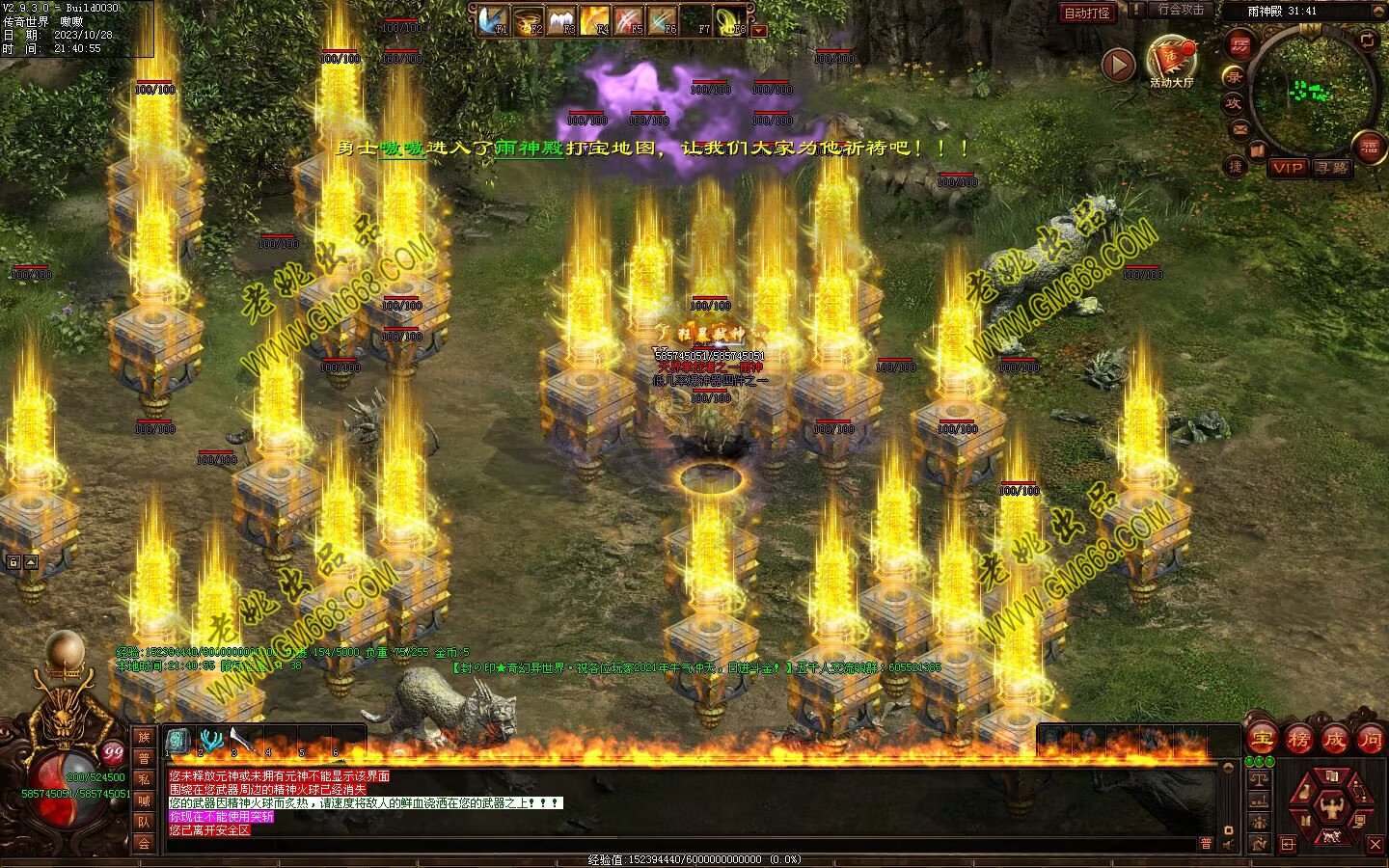The width and height of the screenshot is (1389, 868).
Task: Open the 成 achievements menu
Action: (1334, 740)
